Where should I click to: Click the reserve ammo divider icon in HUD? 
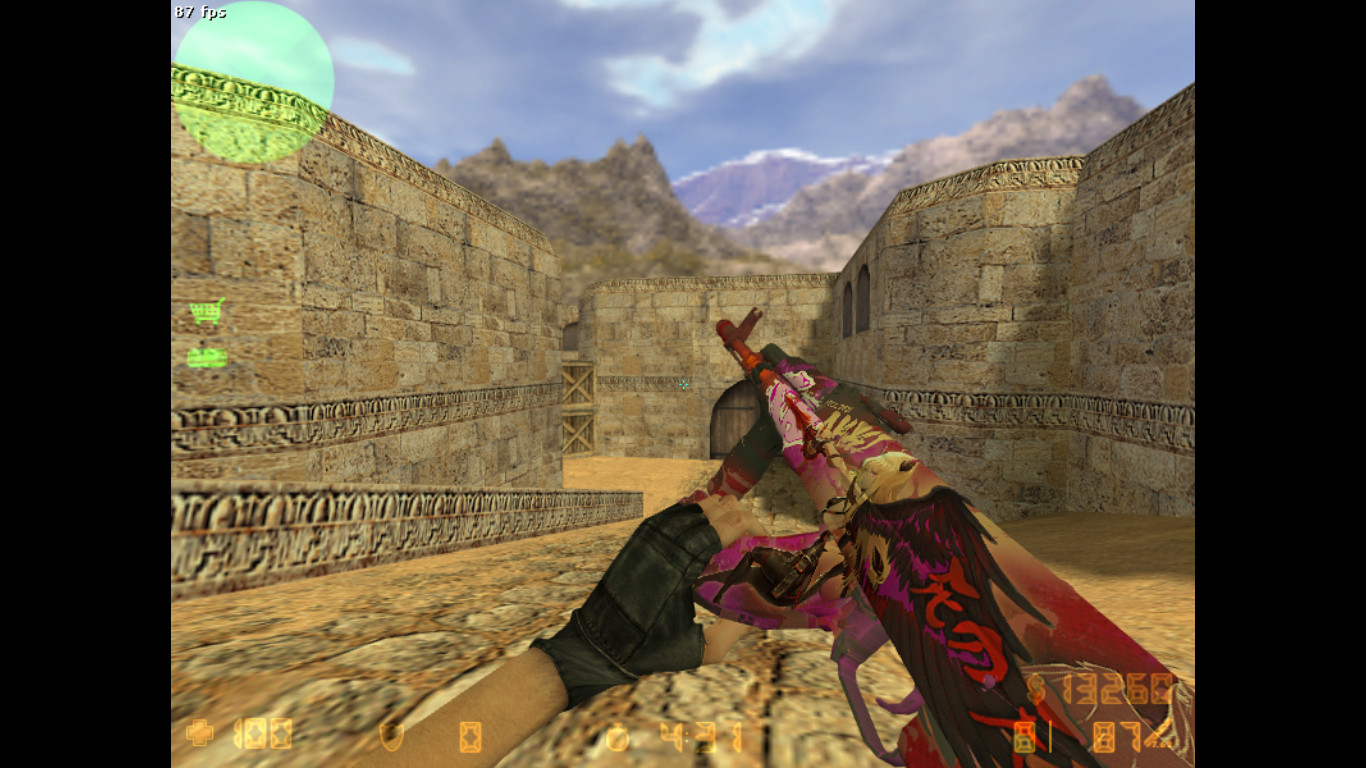pyautogui.click(x=1050, y=735)
